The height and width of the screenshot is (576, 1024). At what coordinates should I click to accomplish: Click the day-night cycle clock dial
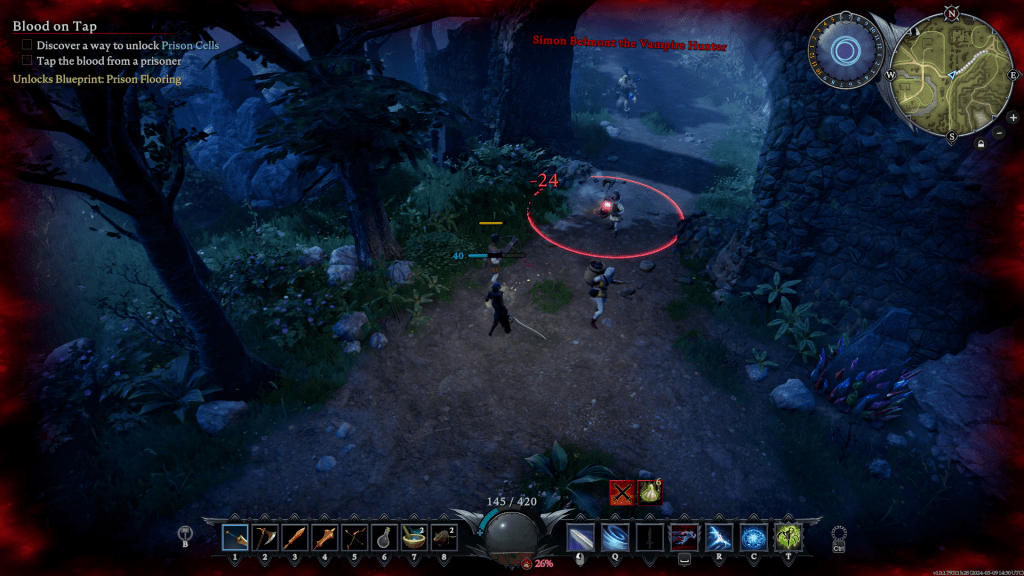click(x=845, y=48)
